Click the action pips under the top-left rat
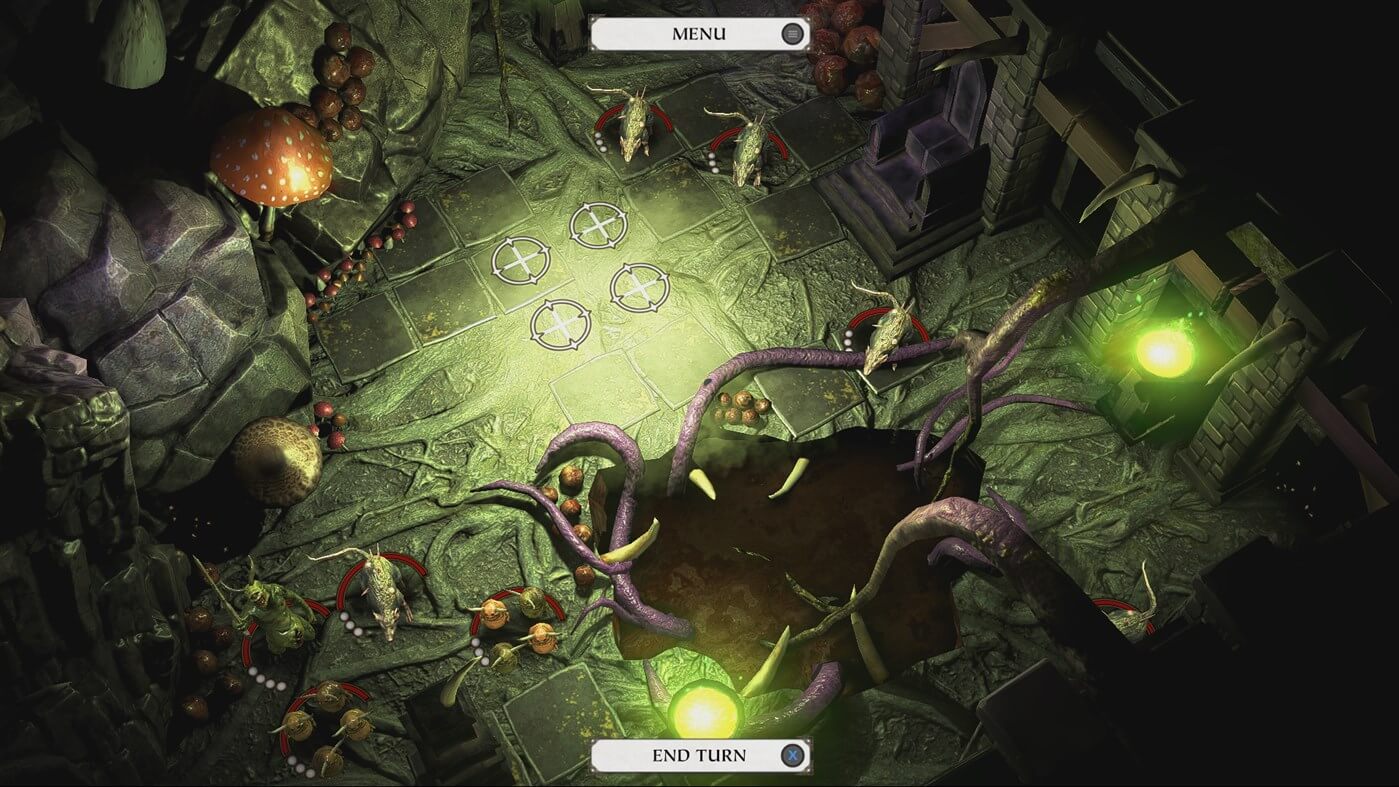 click(x=600, y=143)
